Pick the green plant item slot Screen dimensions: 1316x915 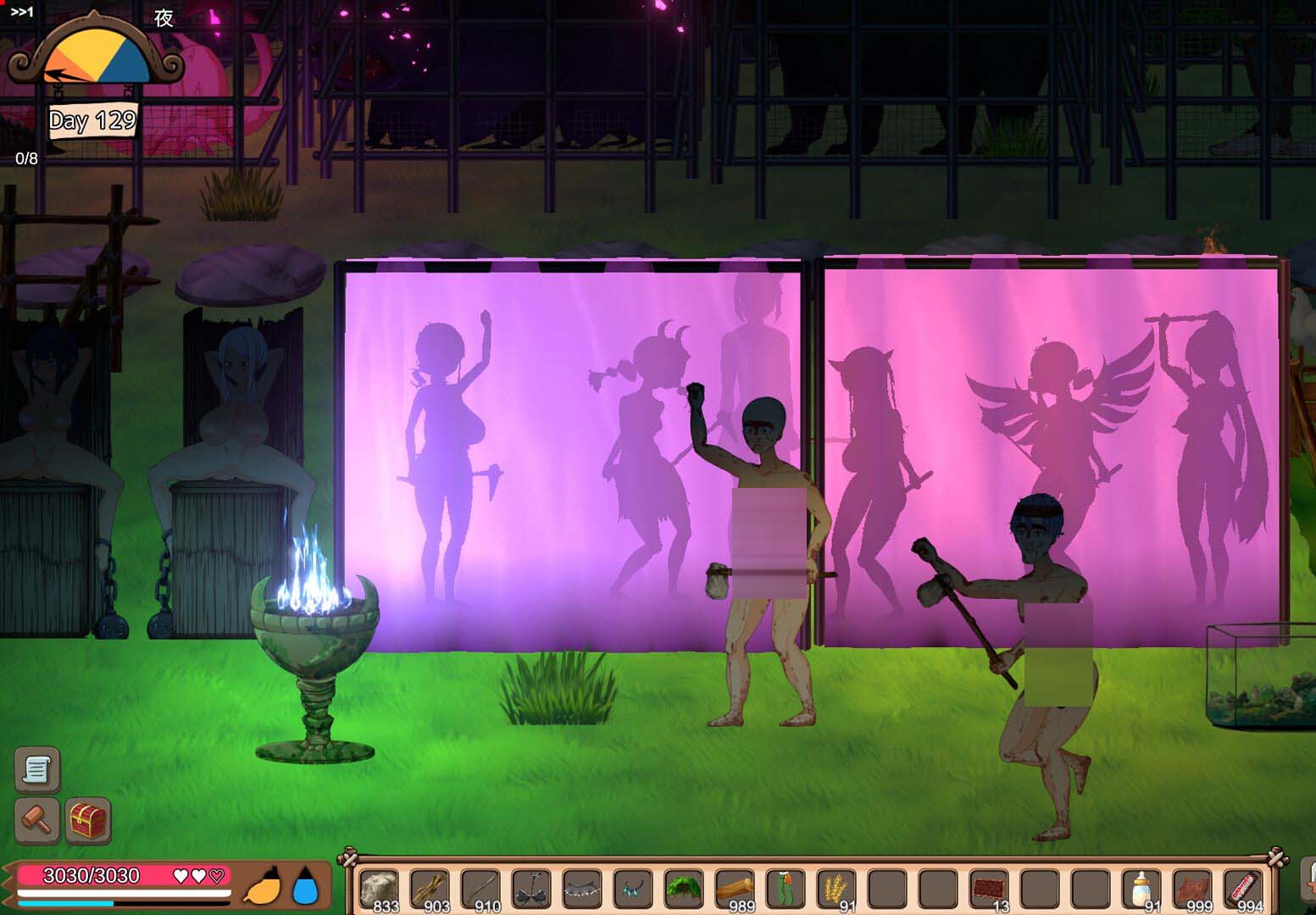coord(786,890)
